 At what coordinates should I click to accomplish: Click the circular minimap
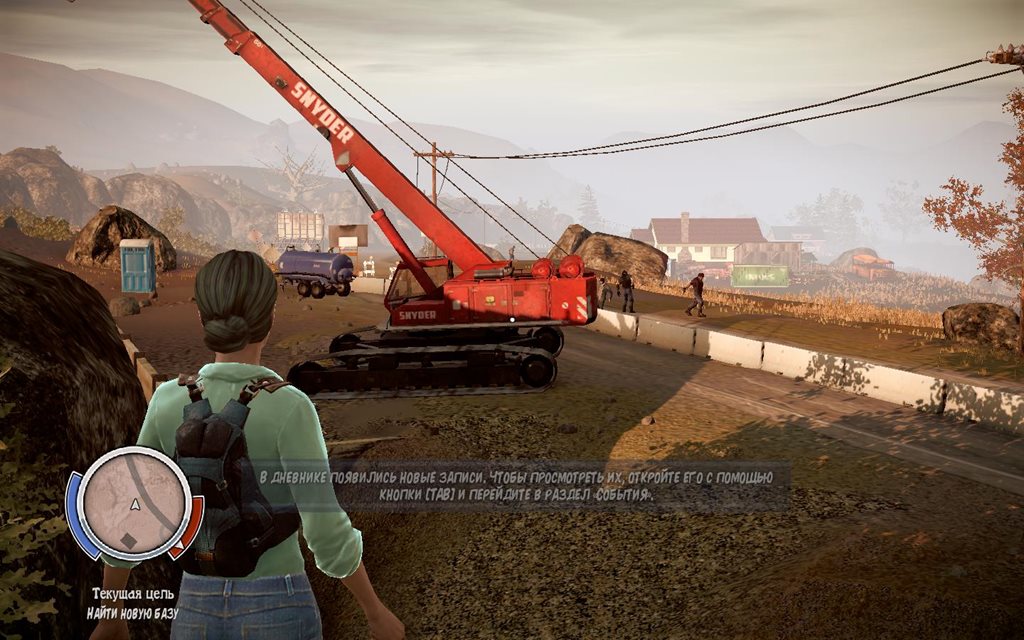pyautogui.click(x=133, y=501)
